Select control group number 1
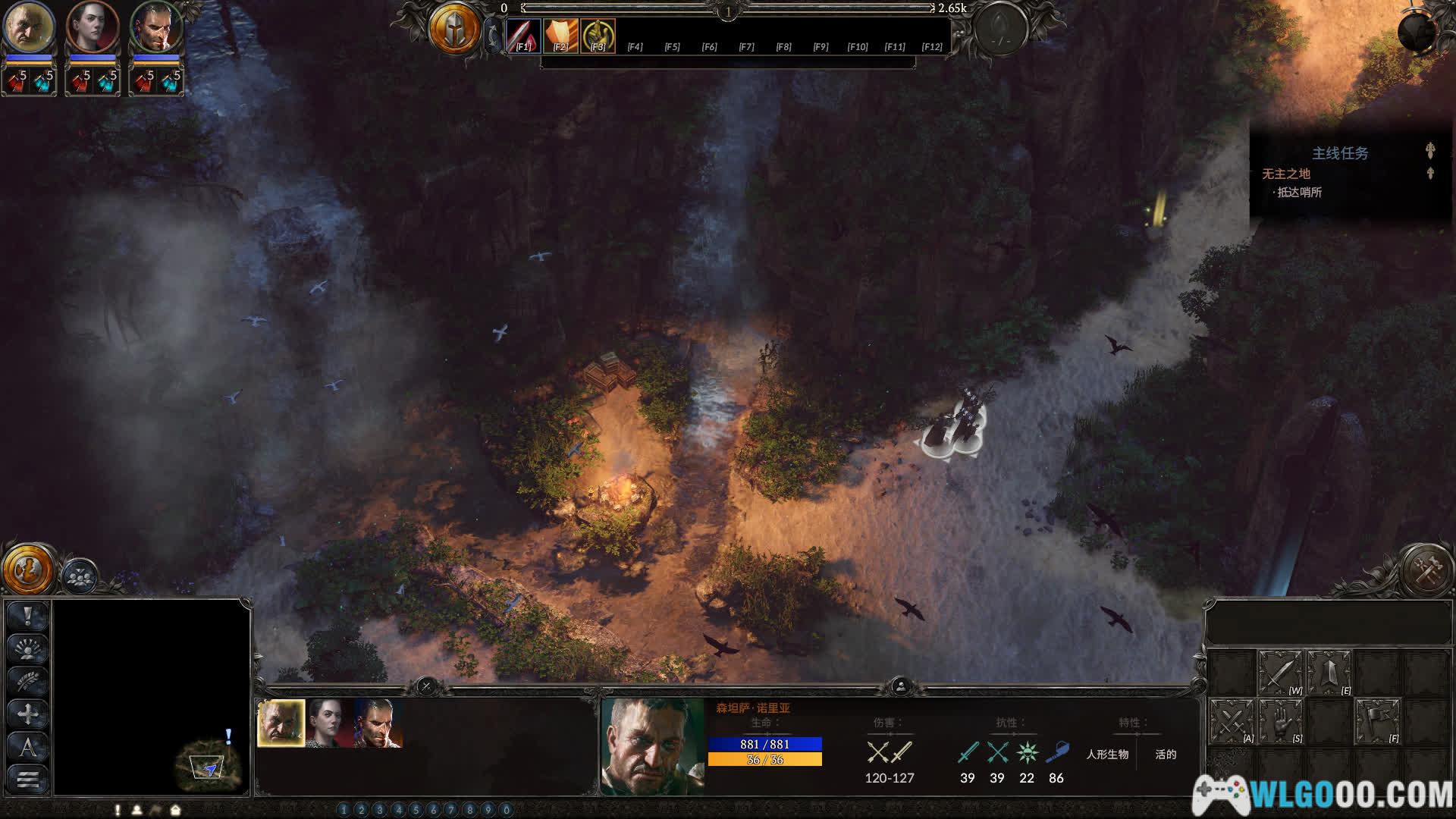 pos(344,810)
